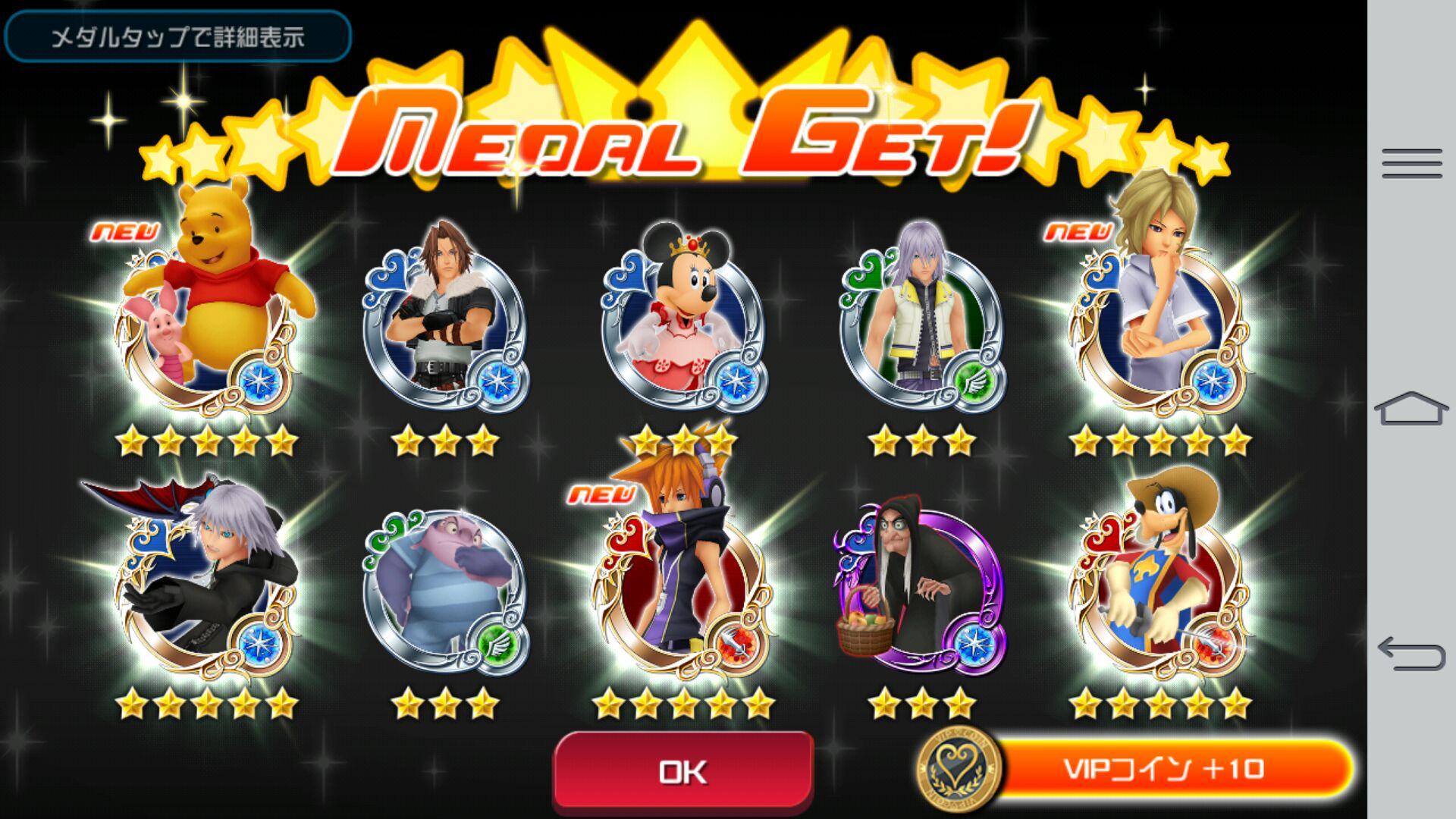Go back with the Android back arrow
1456x819 pixels.
[x=1411, y=654]
